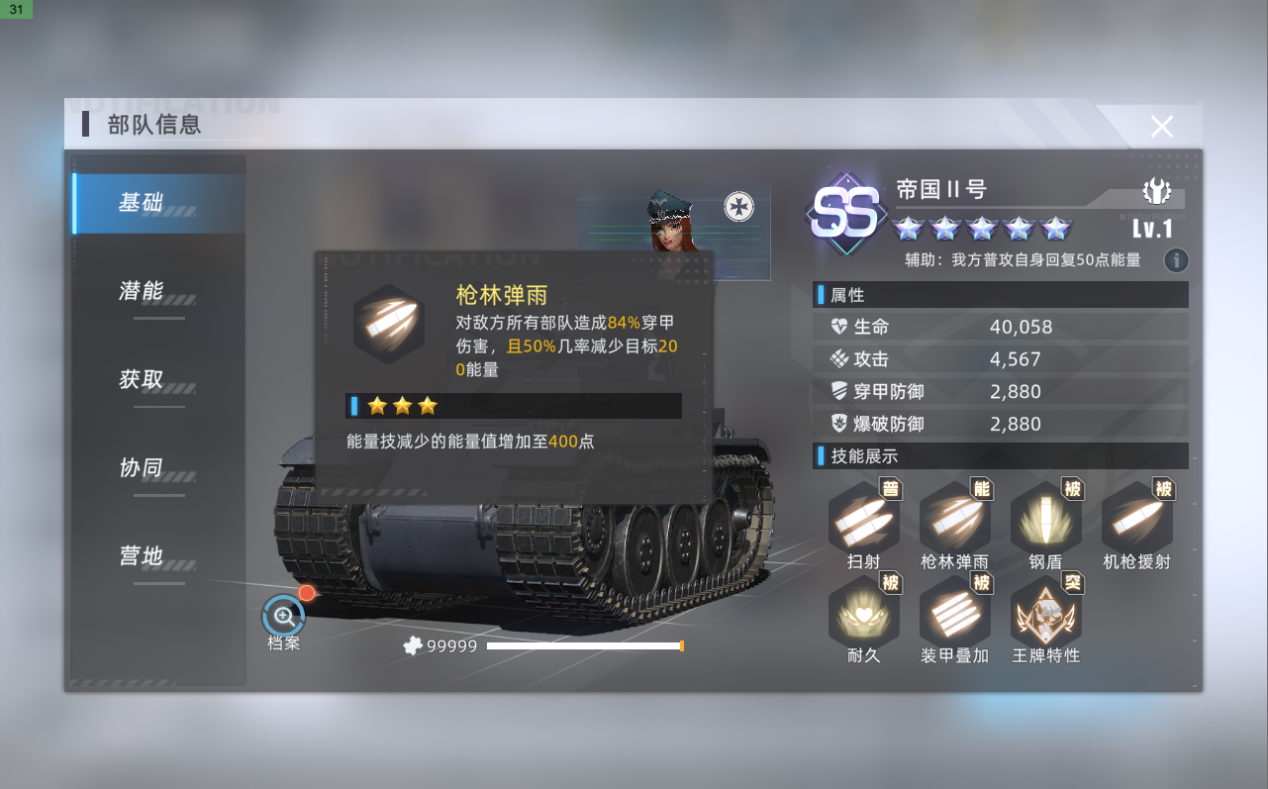
Task: Click the info icon beside 辅助 description
Action: [1176, 260]
